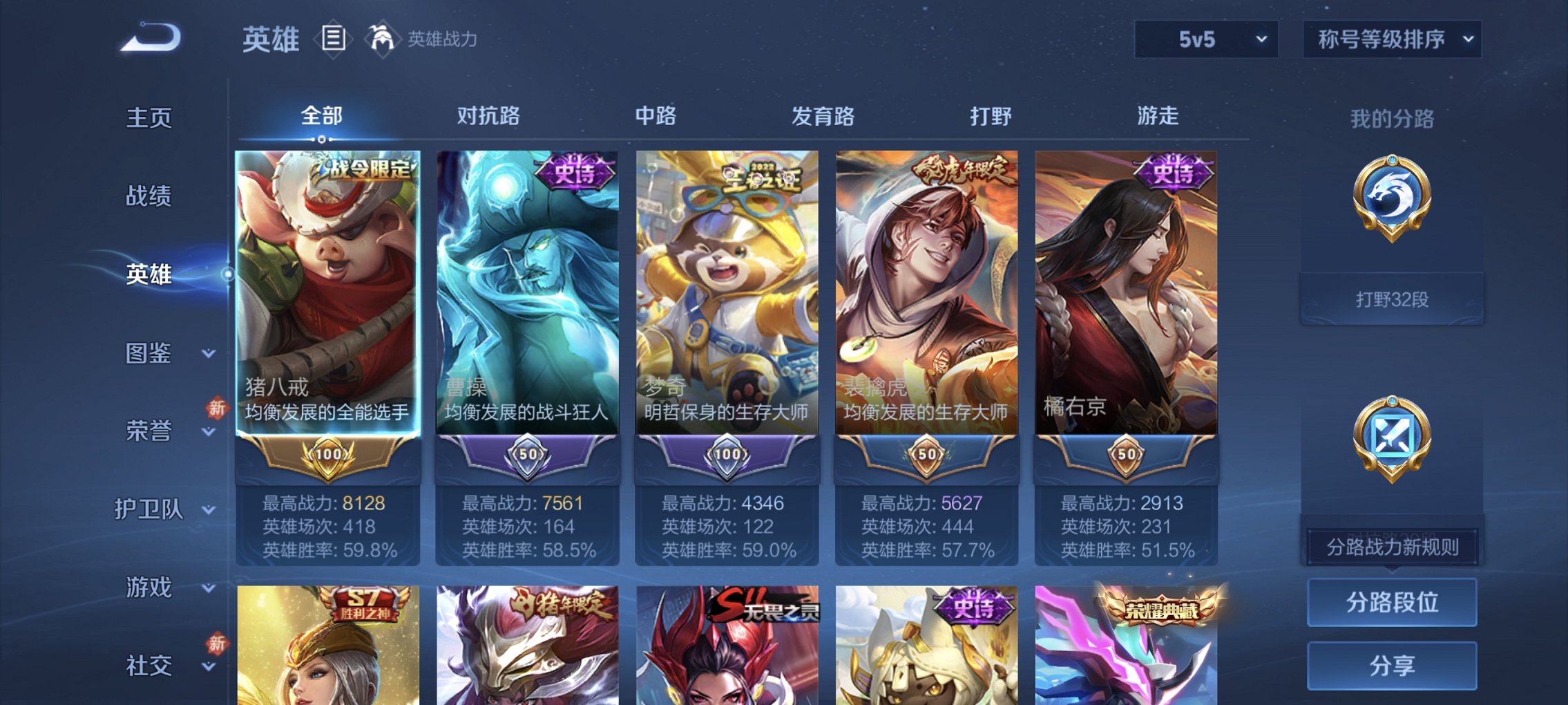Switch to the 游走 lane tab
The width and height of the screenshot is (1568, 705).
point(1157,116)
